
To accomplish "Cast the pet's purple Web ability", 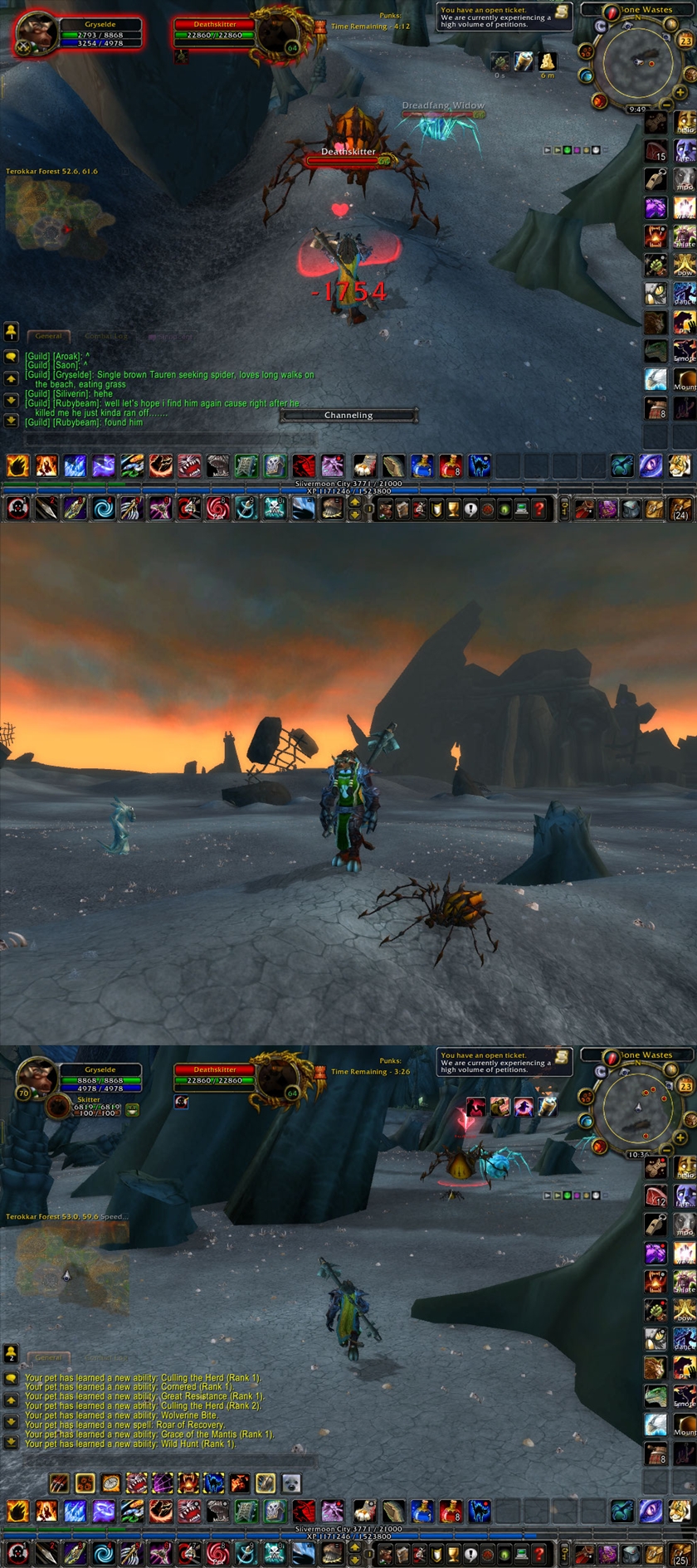I will point(163,1483).
